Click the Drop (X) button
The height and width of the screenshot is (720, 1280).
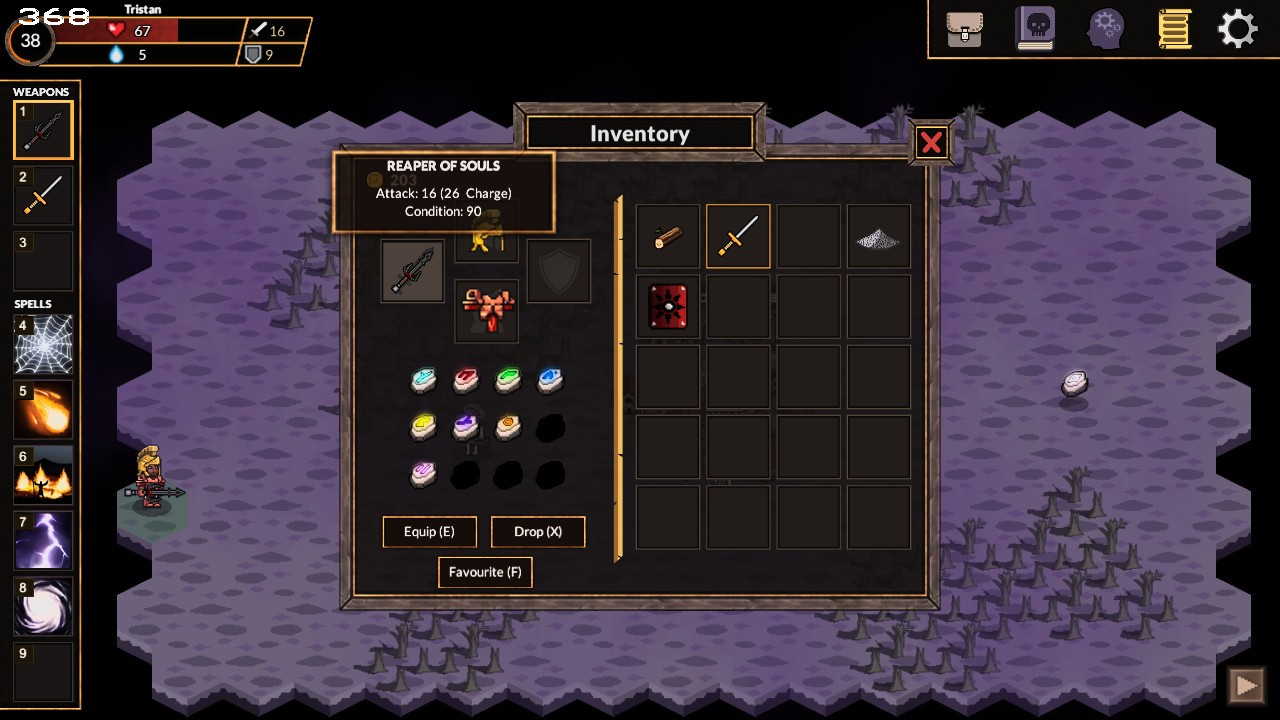coord(538,532)
